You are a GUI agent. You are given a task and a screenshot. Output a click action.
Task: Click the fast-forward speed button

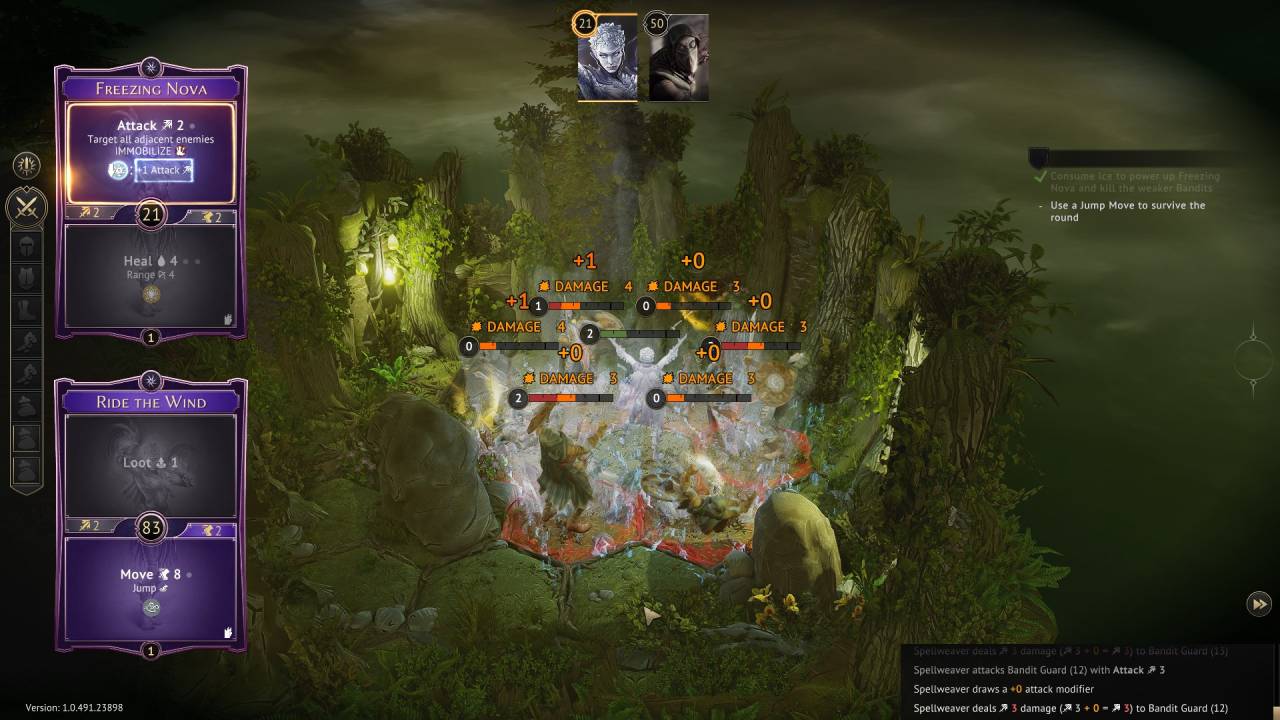[x=1259, y=603]
